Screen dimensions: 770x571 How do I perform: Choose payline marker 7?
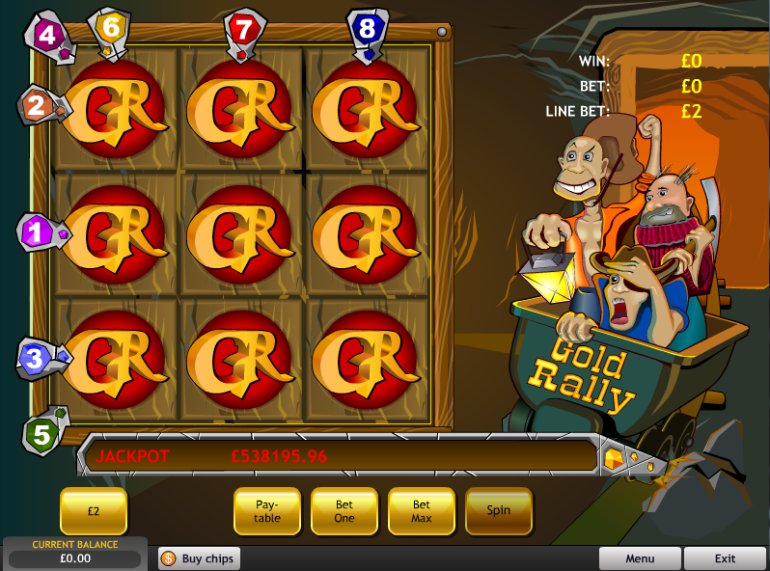(242, 28)
